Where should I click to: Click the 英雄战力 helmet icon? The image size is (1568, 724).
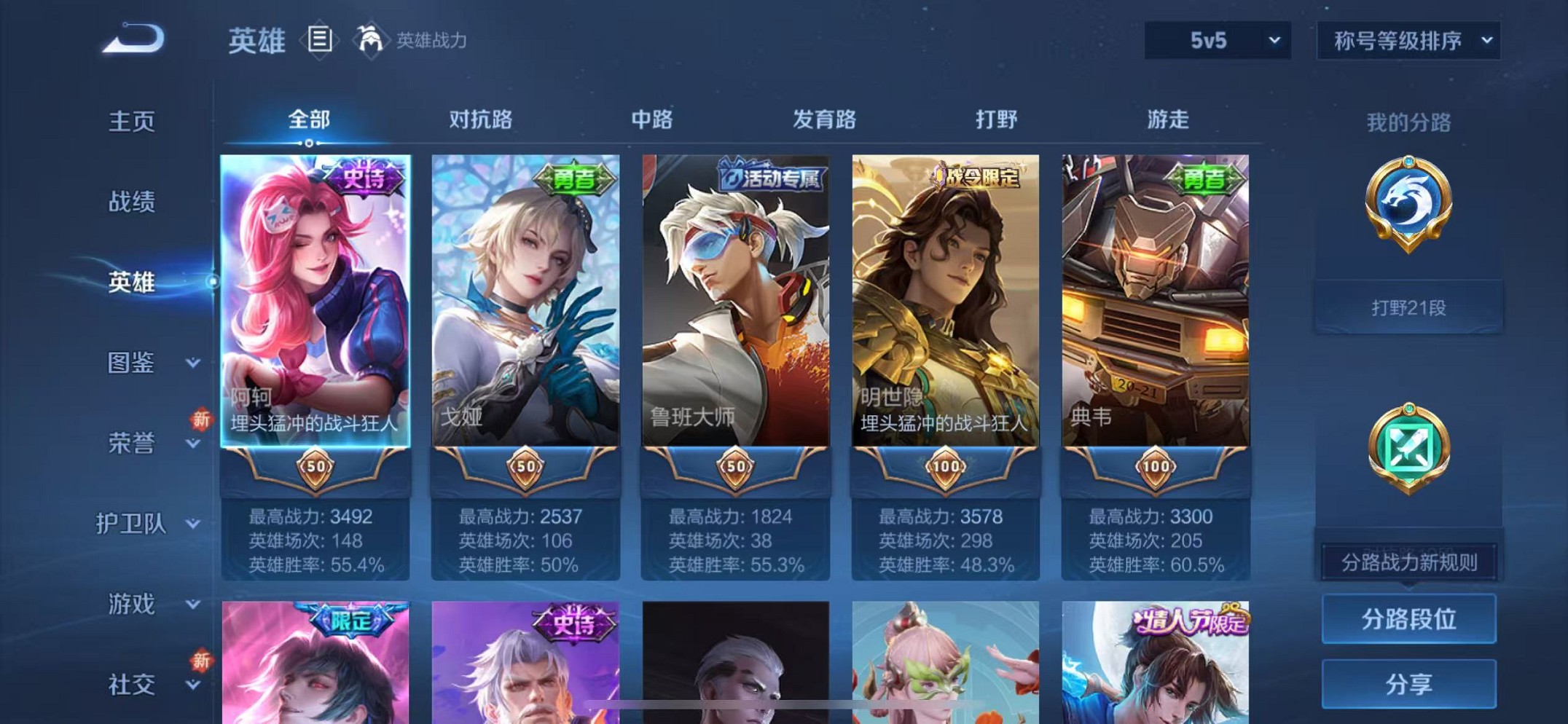click(372, 39)
